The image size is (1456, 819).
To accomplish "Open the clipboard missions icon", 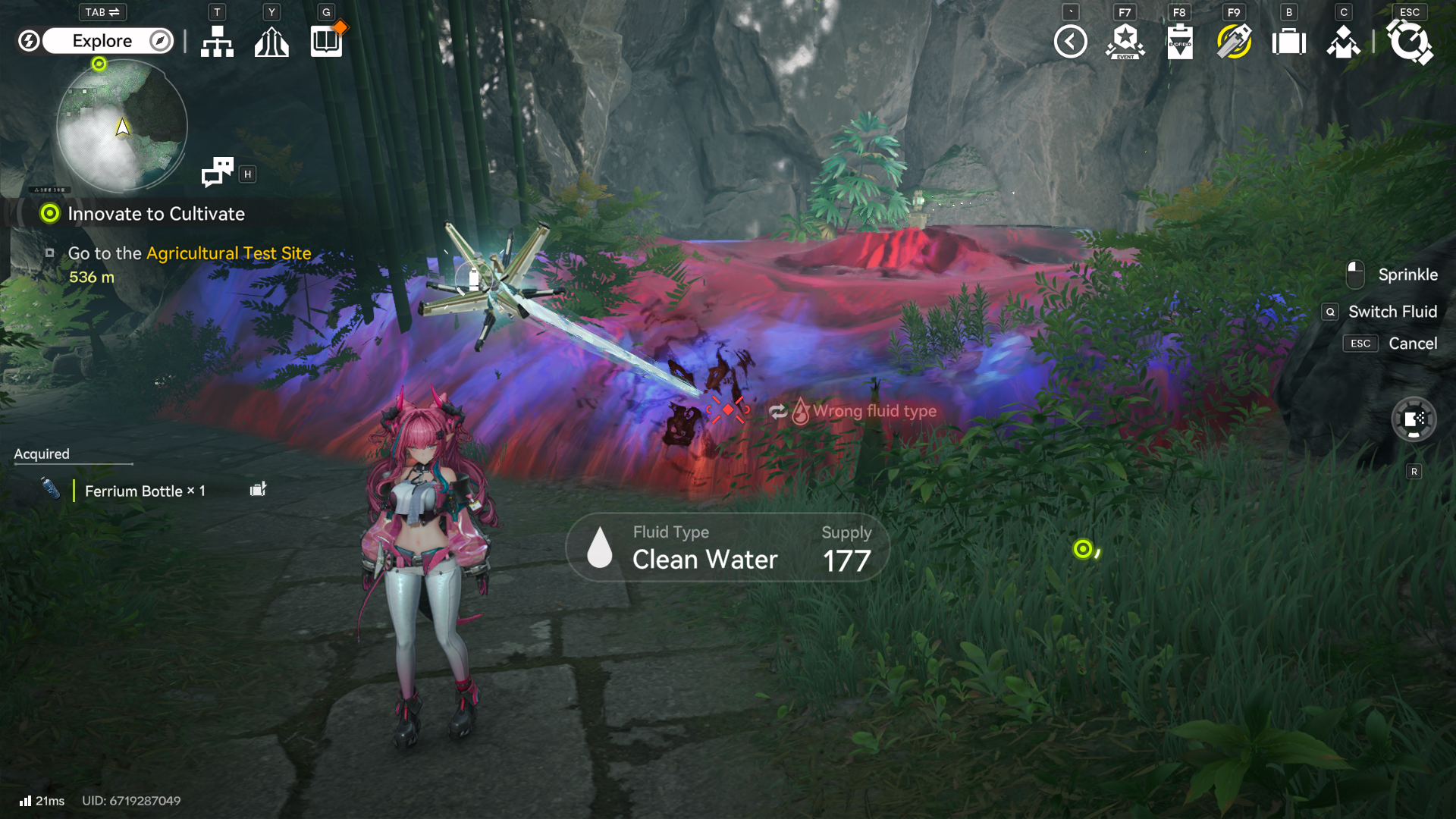I will (1179, 42).
